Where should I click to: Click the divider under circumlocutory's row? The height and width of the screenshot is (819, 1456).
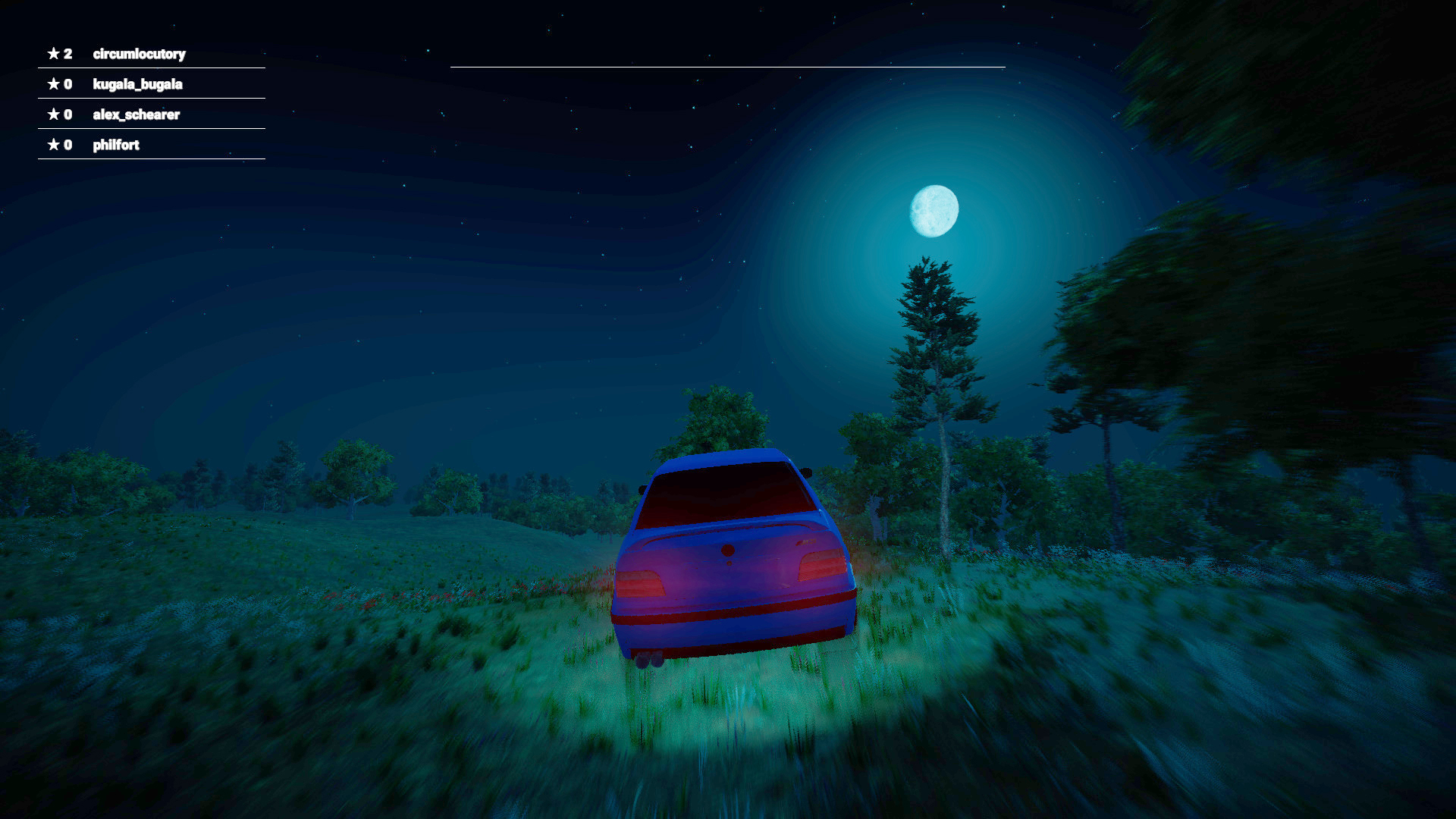click(150, 68)
